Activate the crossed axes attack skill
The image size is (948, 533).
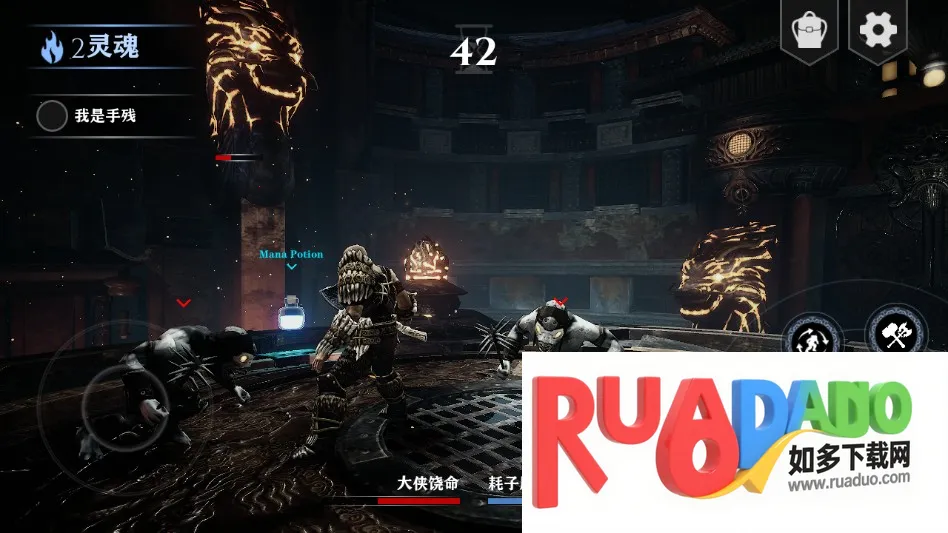click(895, 332)
